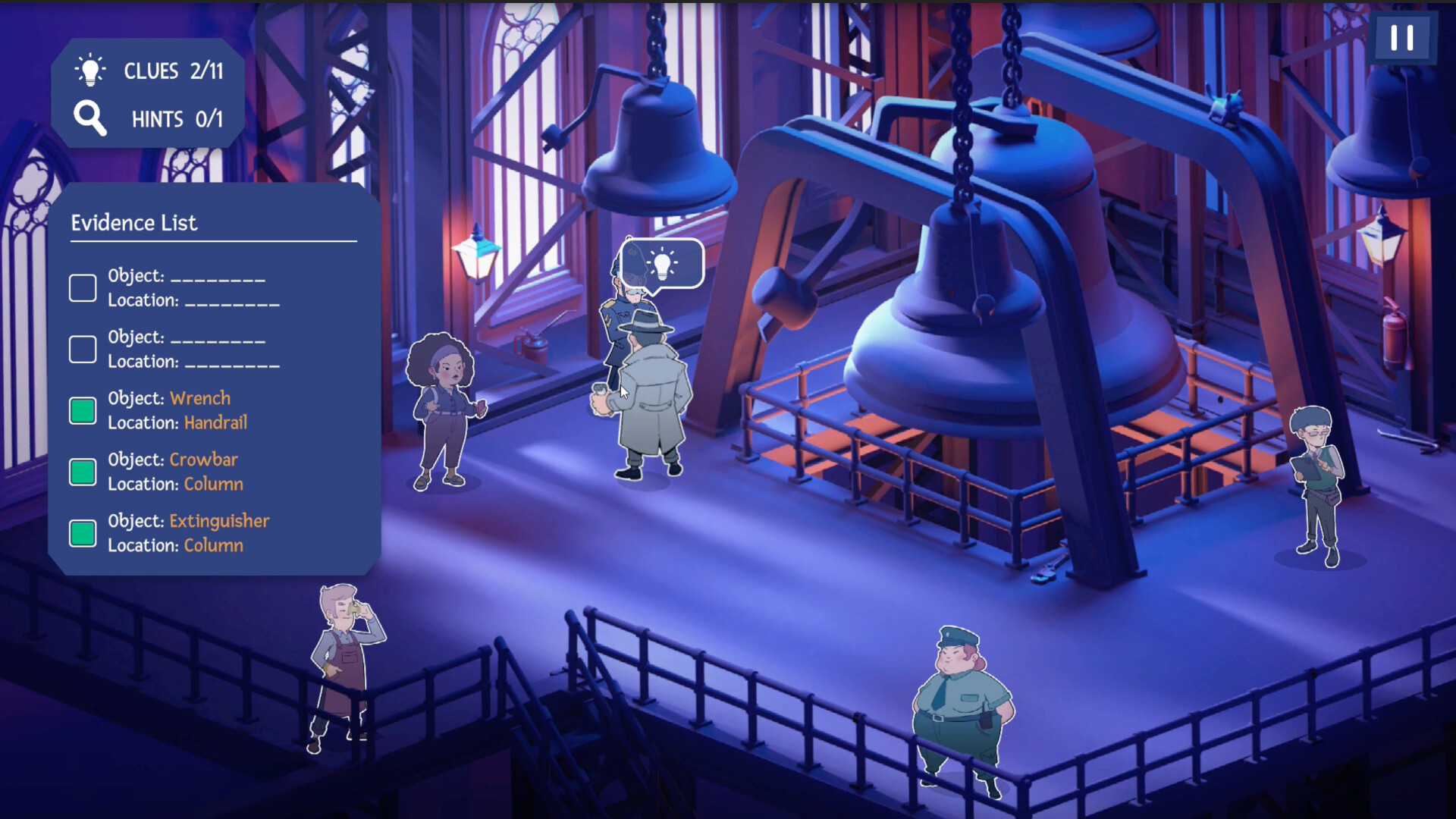Open the Pause menu
Image resolution: width=1456 pixels, height=819 pixels.
pos(1402,36)
